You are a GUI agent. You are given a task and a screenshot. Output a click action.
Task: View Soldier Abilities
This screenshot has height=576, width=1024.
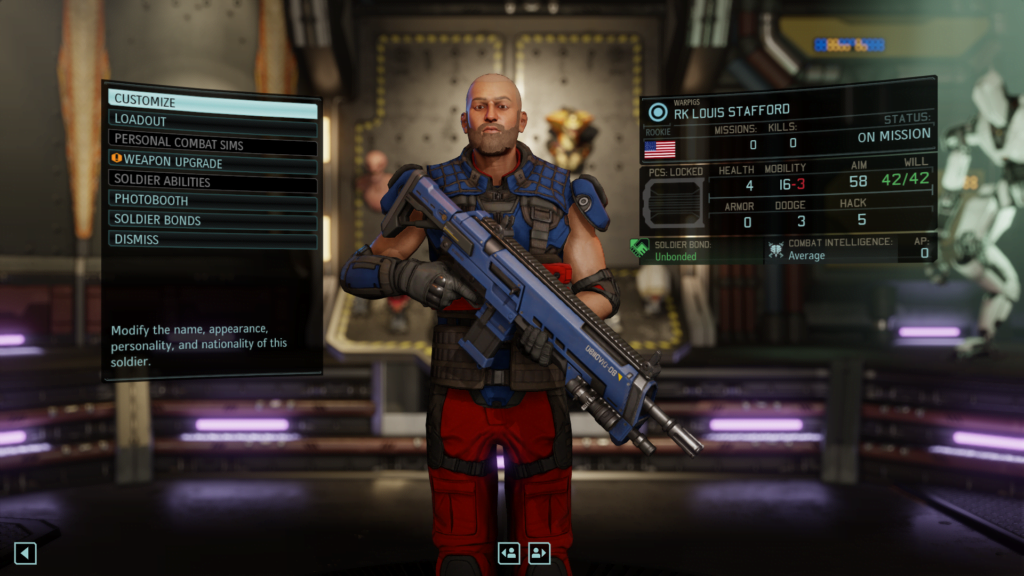(x=212, y=182)
